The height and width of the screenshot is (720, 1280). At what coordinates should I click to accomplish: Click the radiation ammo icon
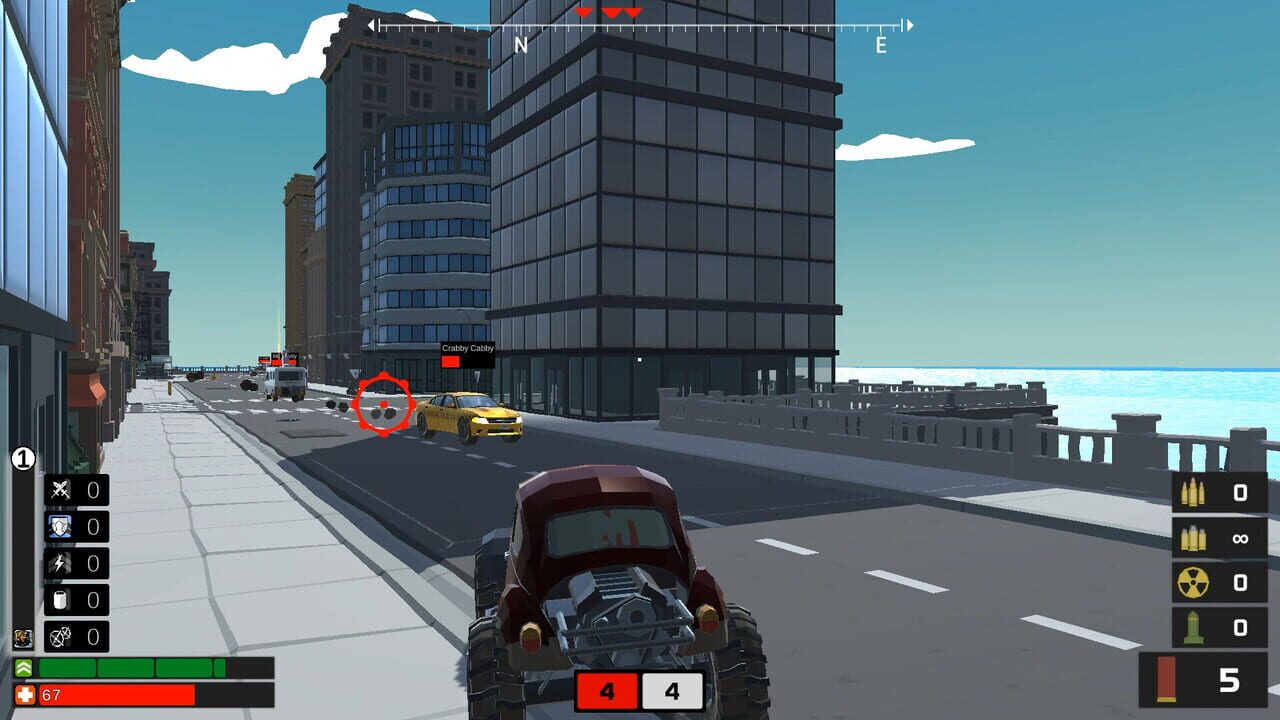(x=1194, y=581)
